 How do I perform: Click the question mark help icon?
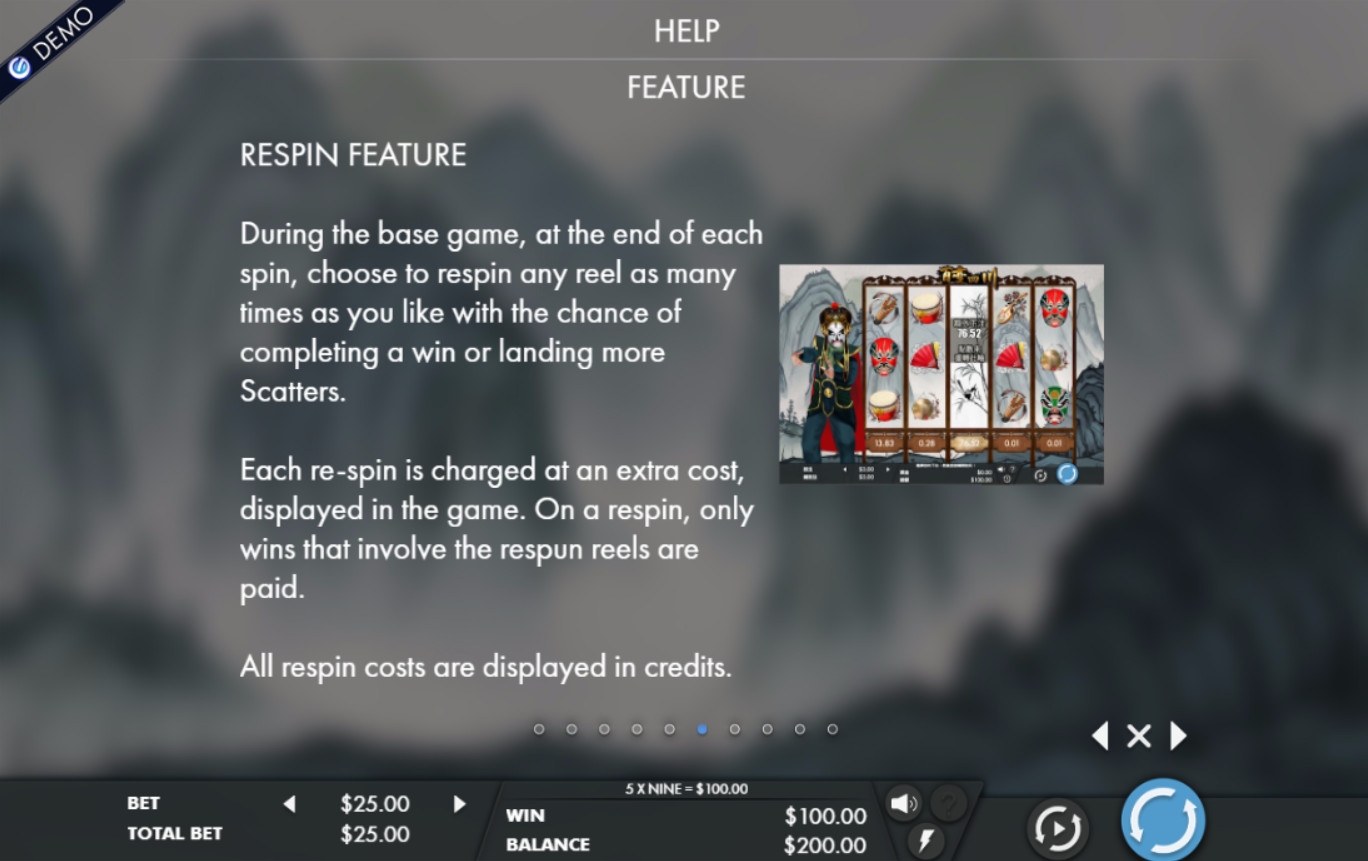coord(949,803)
